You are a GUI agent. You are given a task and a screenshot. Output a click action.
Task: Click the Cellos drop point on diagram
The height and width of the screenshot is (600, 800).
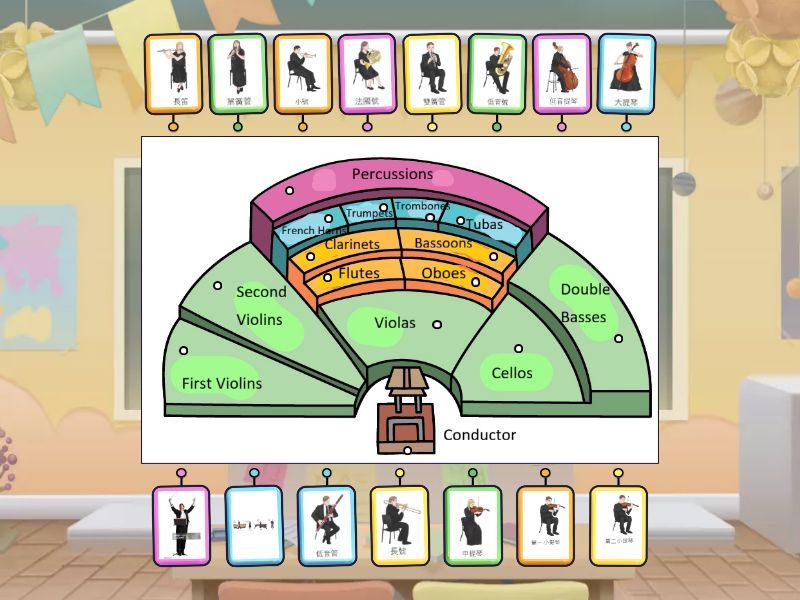pos(518,349)
